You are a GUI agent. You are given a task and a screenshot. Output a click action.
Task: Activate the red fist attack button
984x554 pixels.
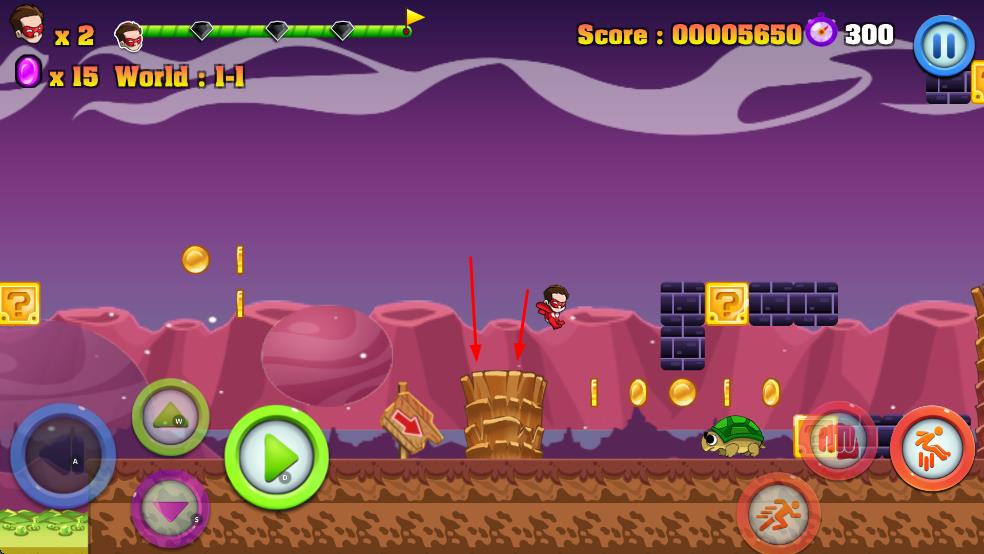point(837,440)
